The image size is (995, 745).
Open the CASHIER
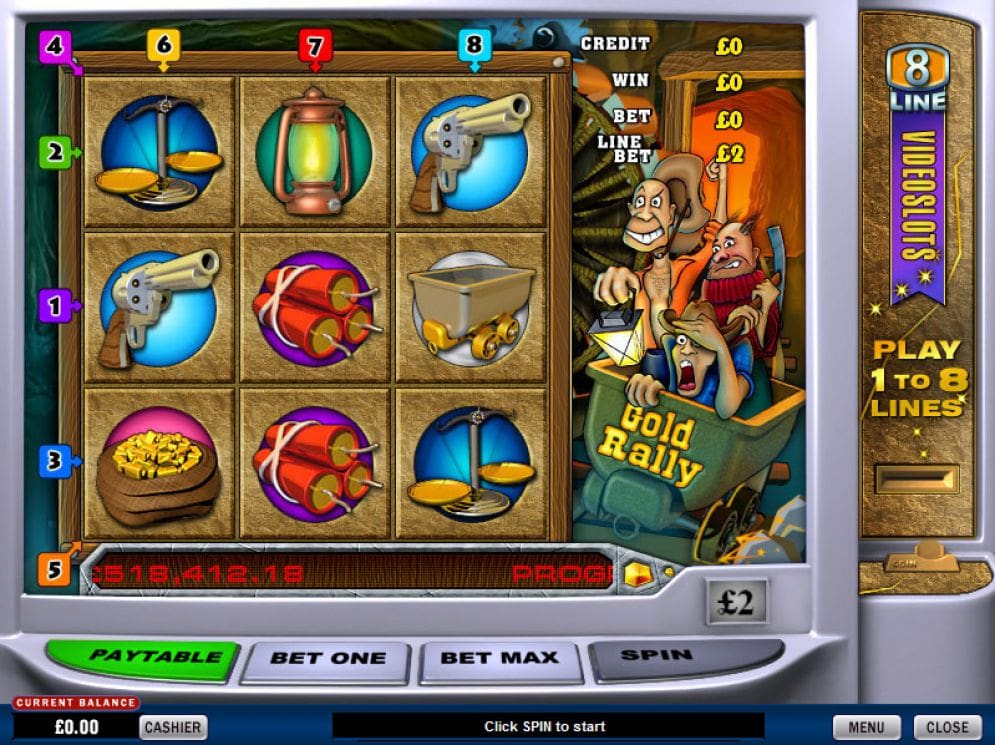pyautogui.click(x=173, y=727)
